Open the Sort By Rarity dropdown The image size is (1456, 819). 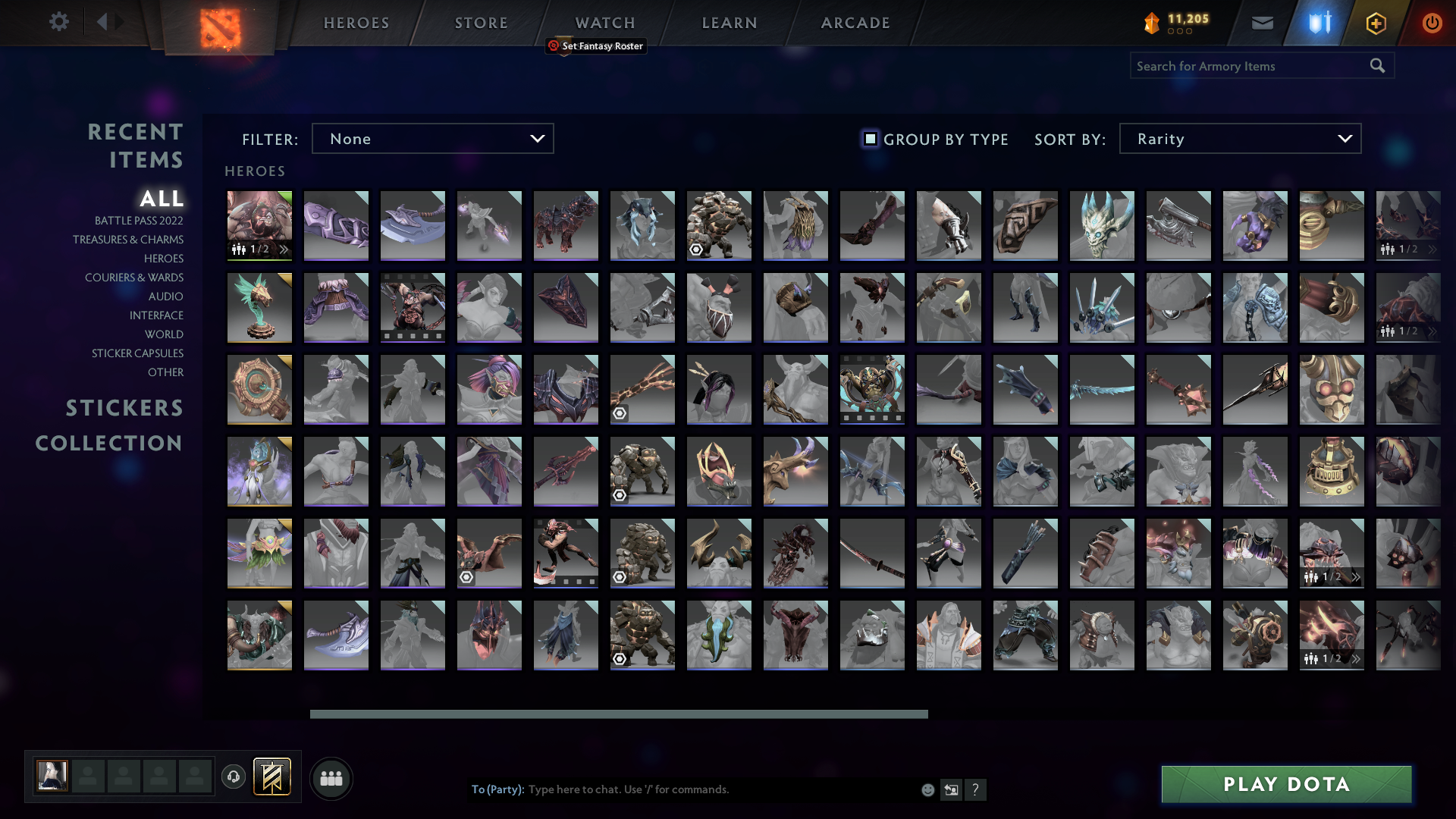(x=1239, y=138)
